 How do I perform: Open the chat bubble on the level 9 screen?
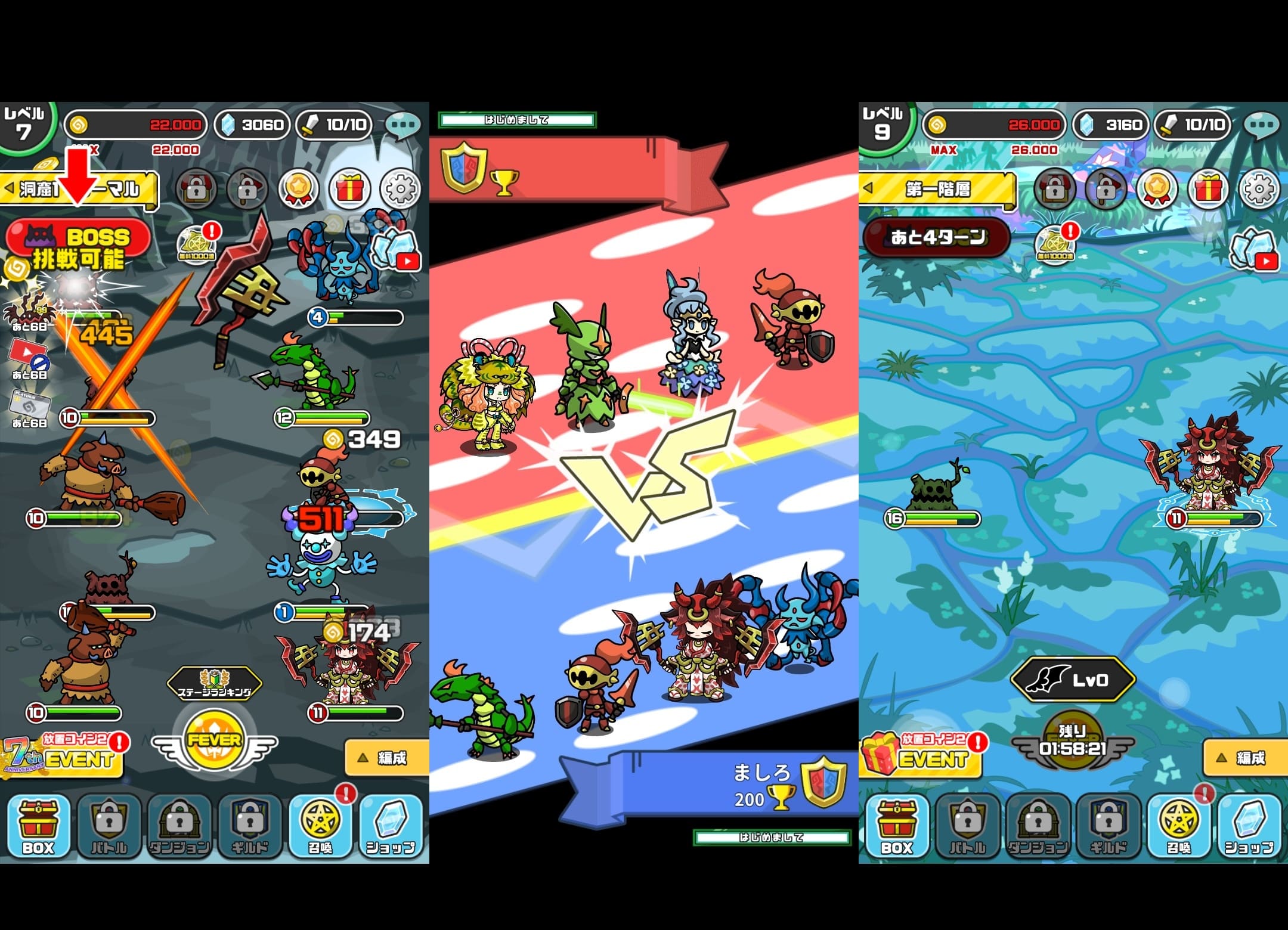click(x=1261, y=126)
